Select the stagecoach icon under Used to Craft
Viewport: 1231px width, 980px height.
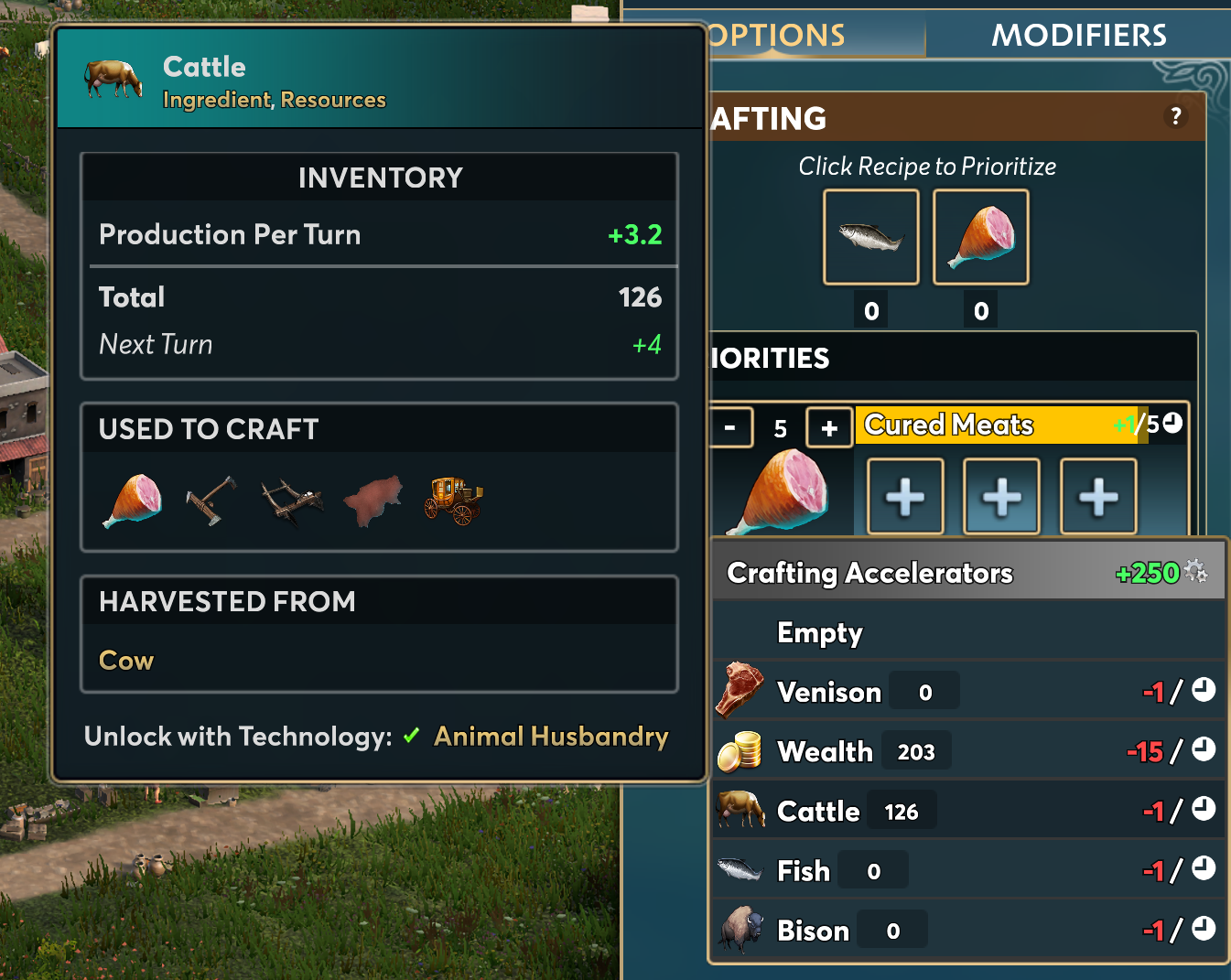453,501
